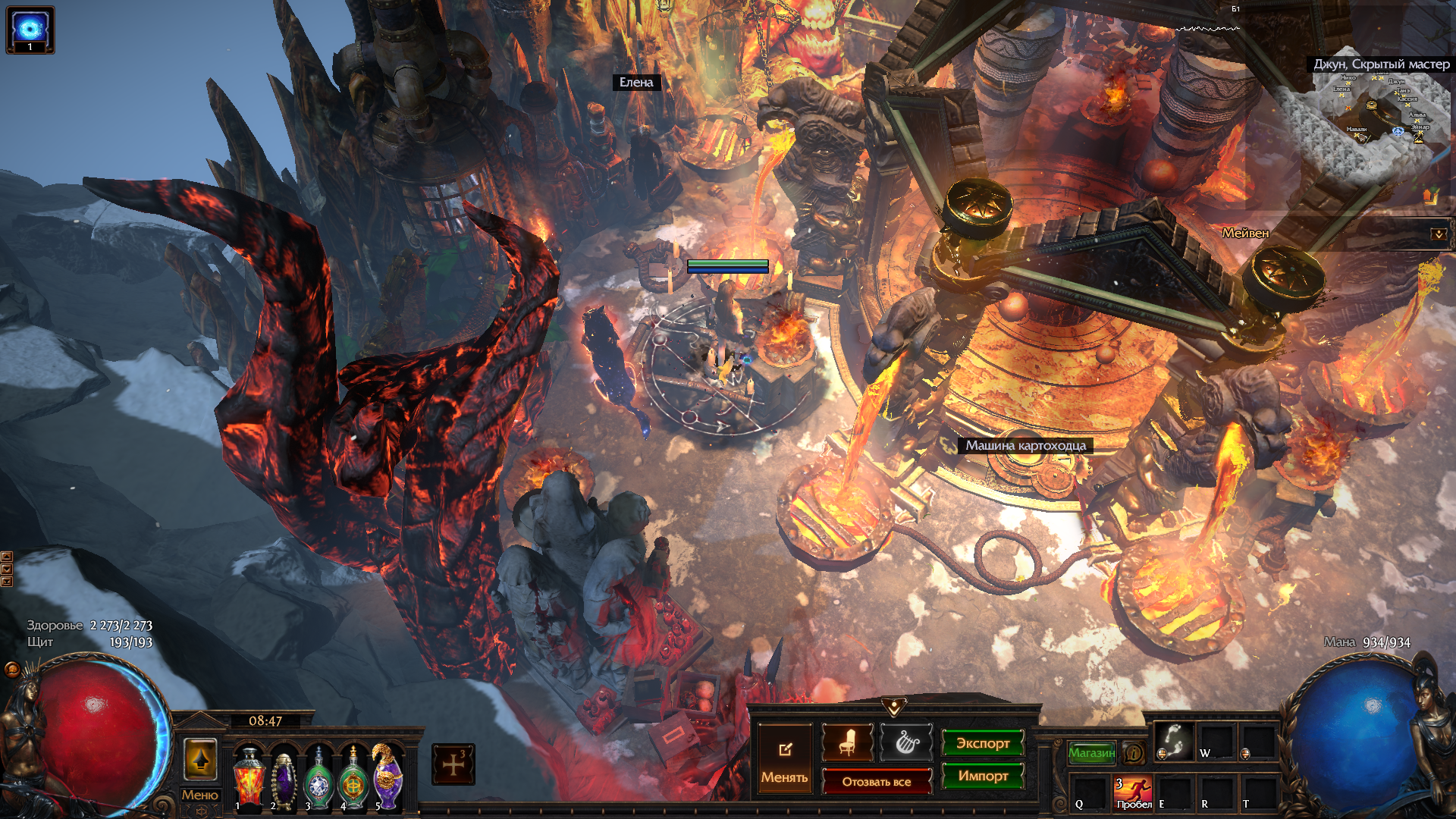
Task: Activate the running man dash skill
Action: [x=1133, y=792]
